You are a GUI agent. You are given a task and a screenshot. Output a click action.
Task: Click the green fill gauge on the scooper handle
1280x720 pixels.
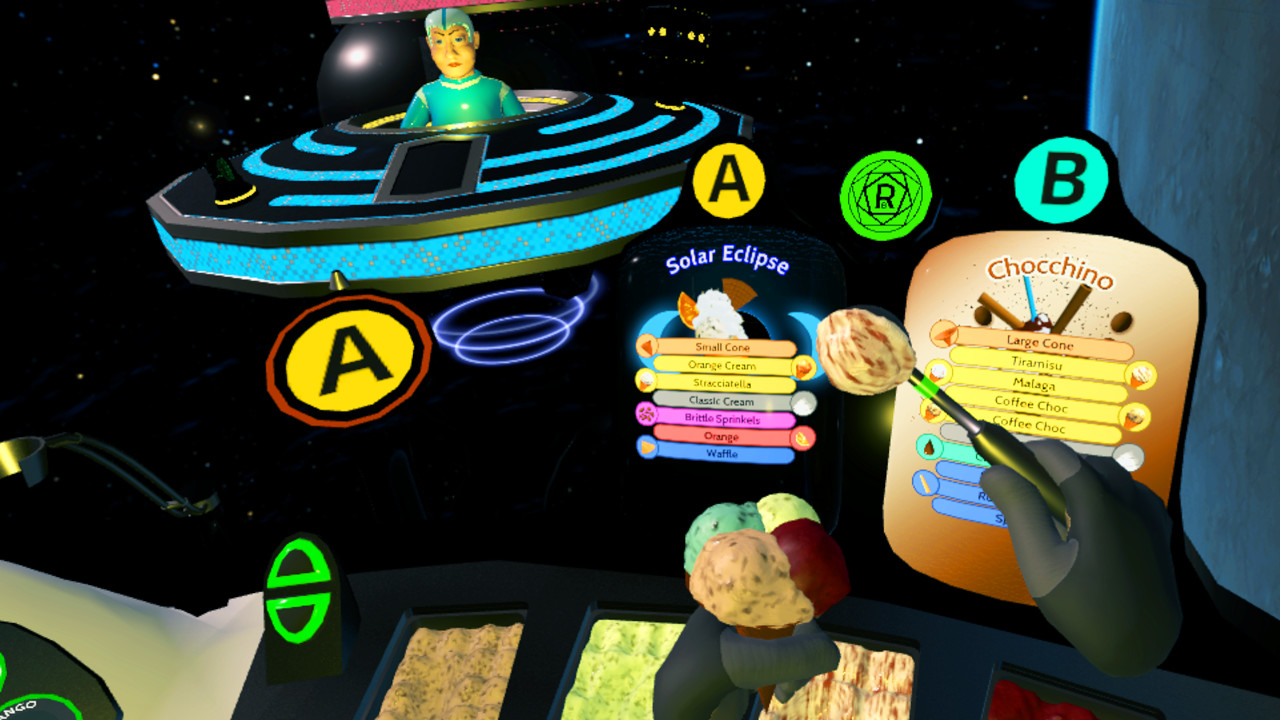(x=930, y=385)
